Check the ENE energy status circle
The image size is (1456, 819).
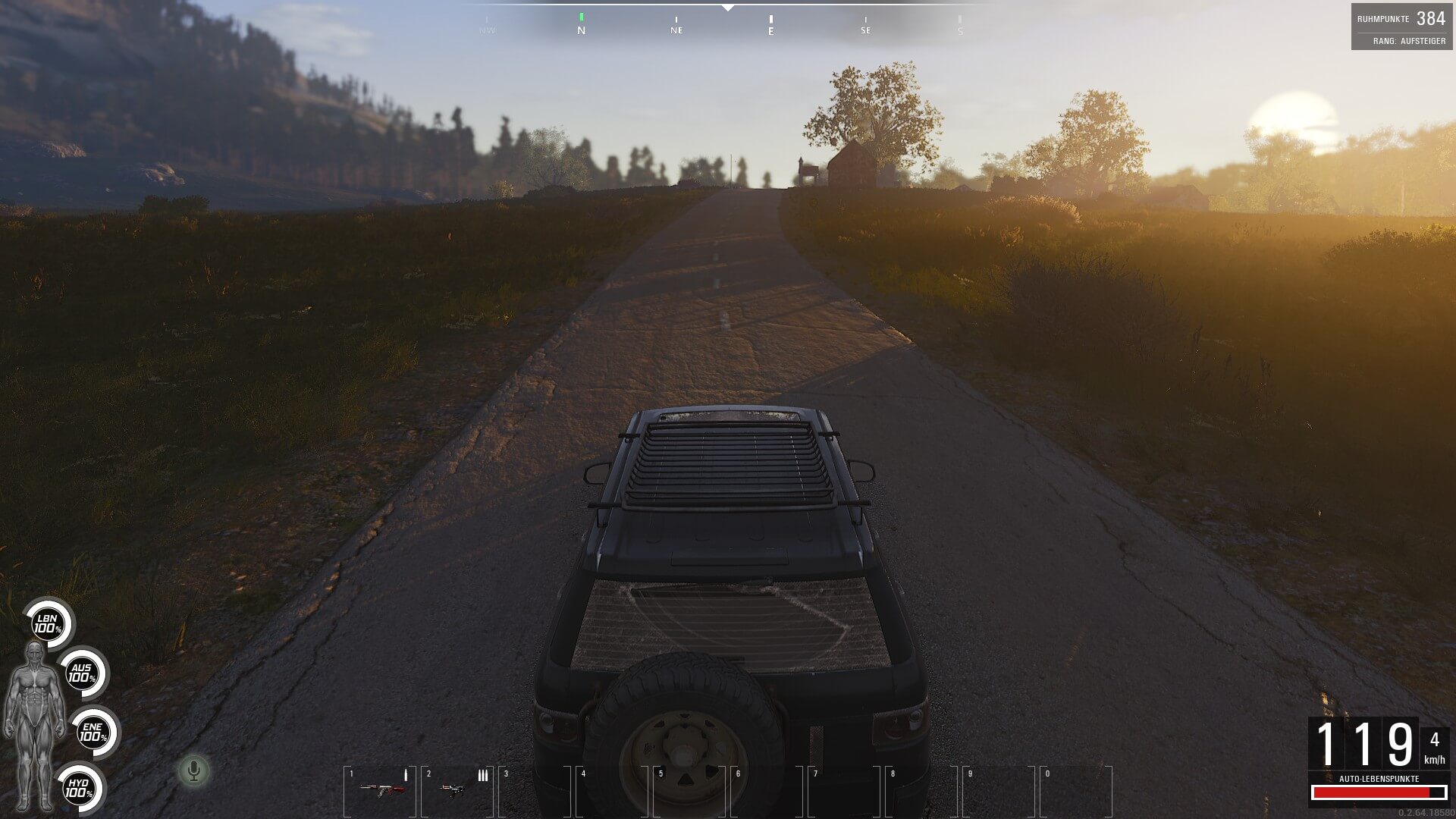[x=93, y=733]
